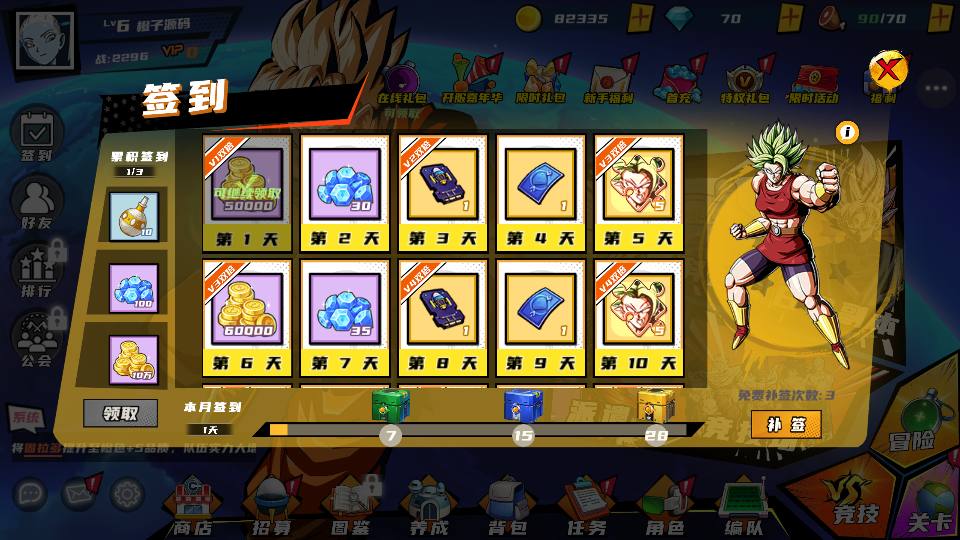Viewport: 960px width, 540px height.
Task: Open the 任务 quests menu
Action: point(586,505)
